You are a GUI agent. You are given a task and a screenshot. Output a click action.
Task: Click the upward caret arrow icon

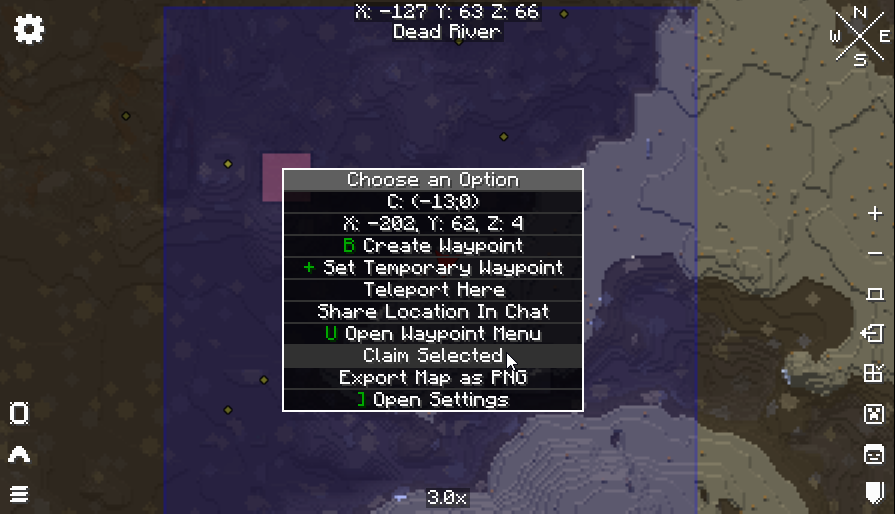(x=19, y=455)
